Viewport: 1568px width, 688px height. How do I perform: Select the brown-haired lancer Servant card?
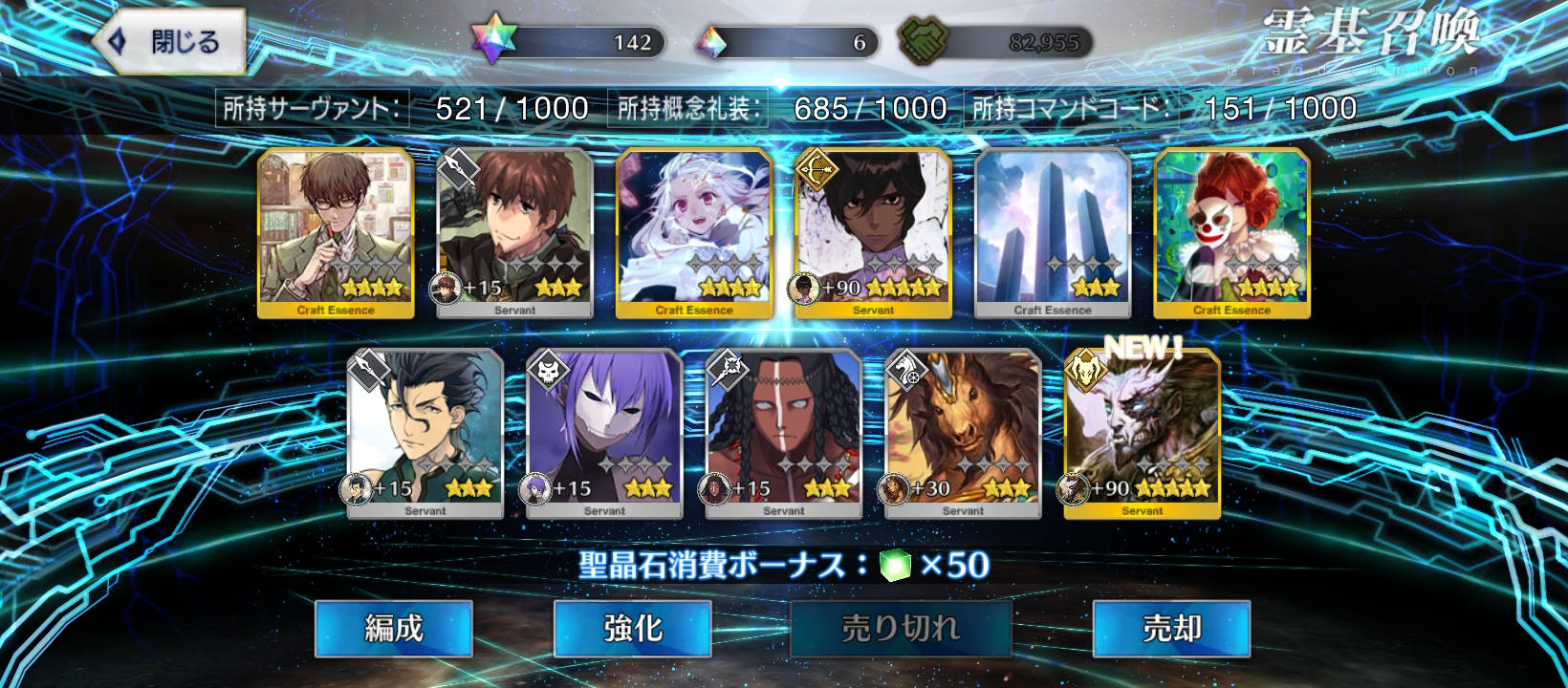pos(514,232)
